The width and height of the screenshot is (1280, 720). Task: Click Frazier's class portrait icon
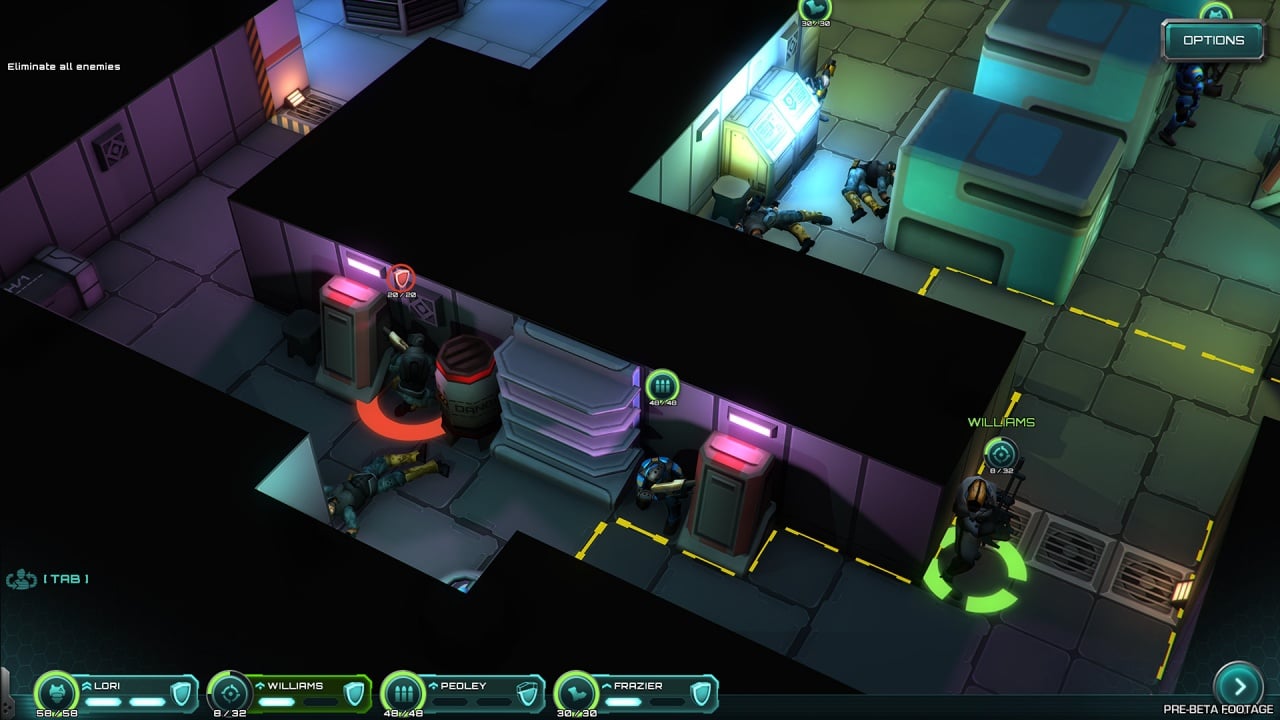[577, 692]
